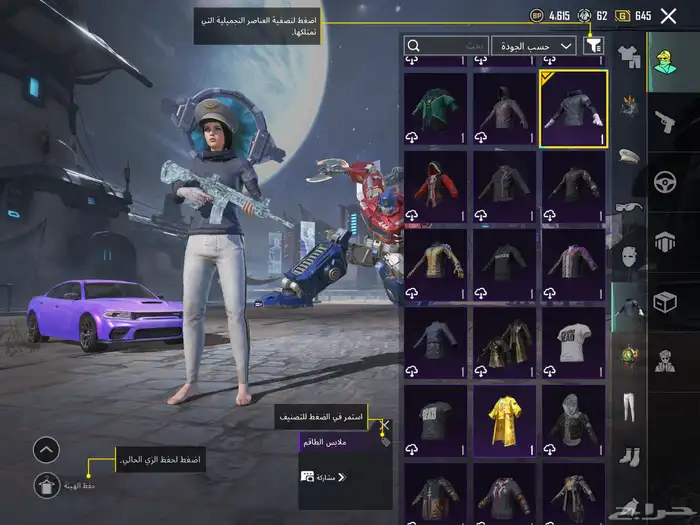Show the hats category with cap icon
Viewport: 700px width, 525px height.
629,155
